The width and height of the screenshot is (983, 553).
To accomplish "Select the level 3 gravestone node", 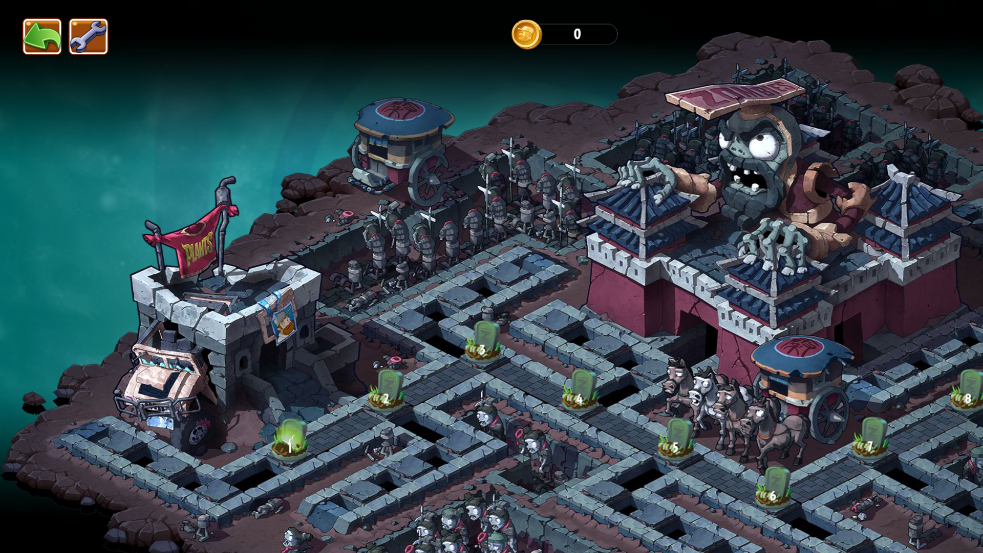I will (x=484, y=340).
